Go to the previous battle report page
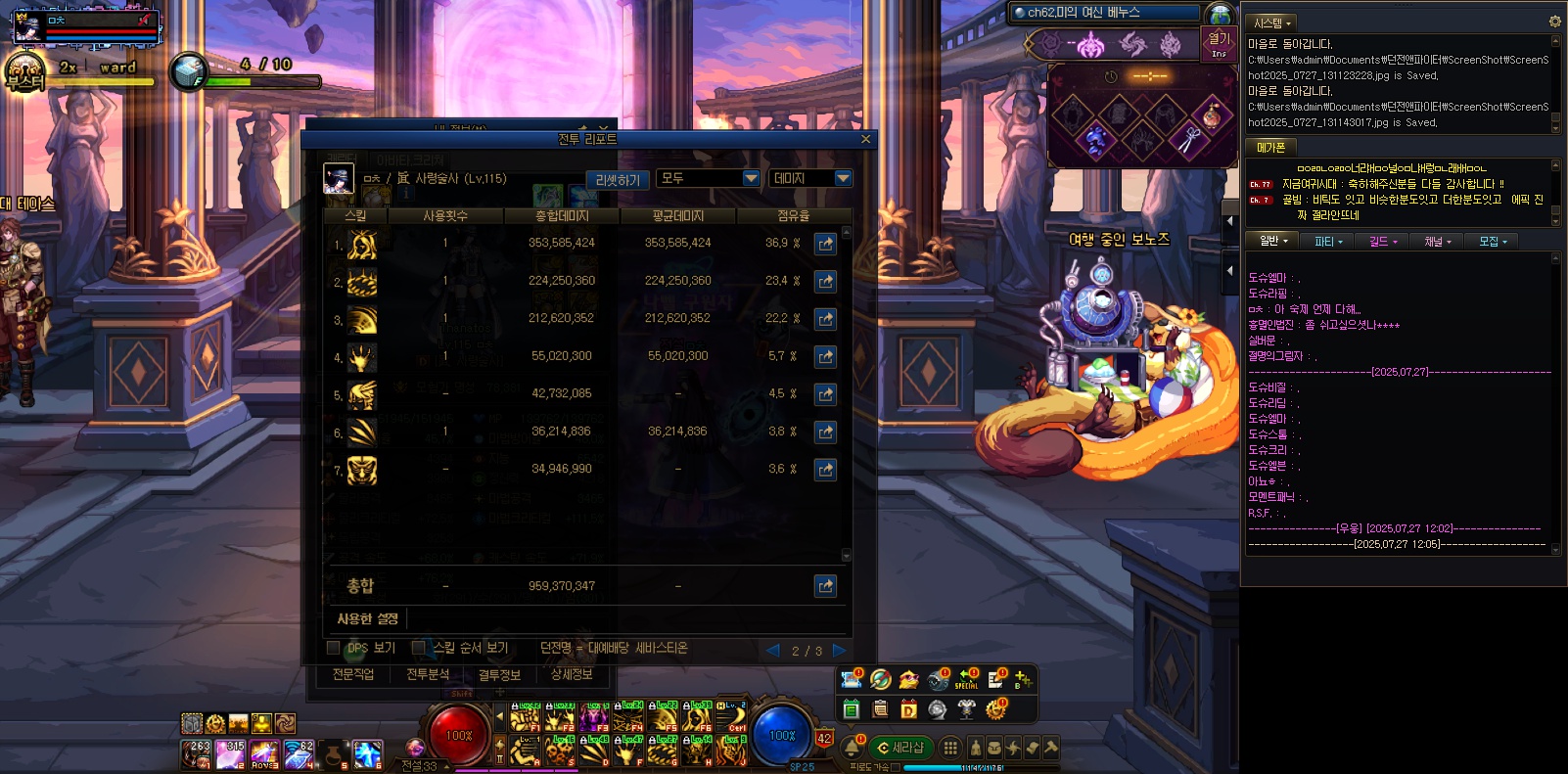This screenshot has width=1568, height=774. (x=773, y=650)
